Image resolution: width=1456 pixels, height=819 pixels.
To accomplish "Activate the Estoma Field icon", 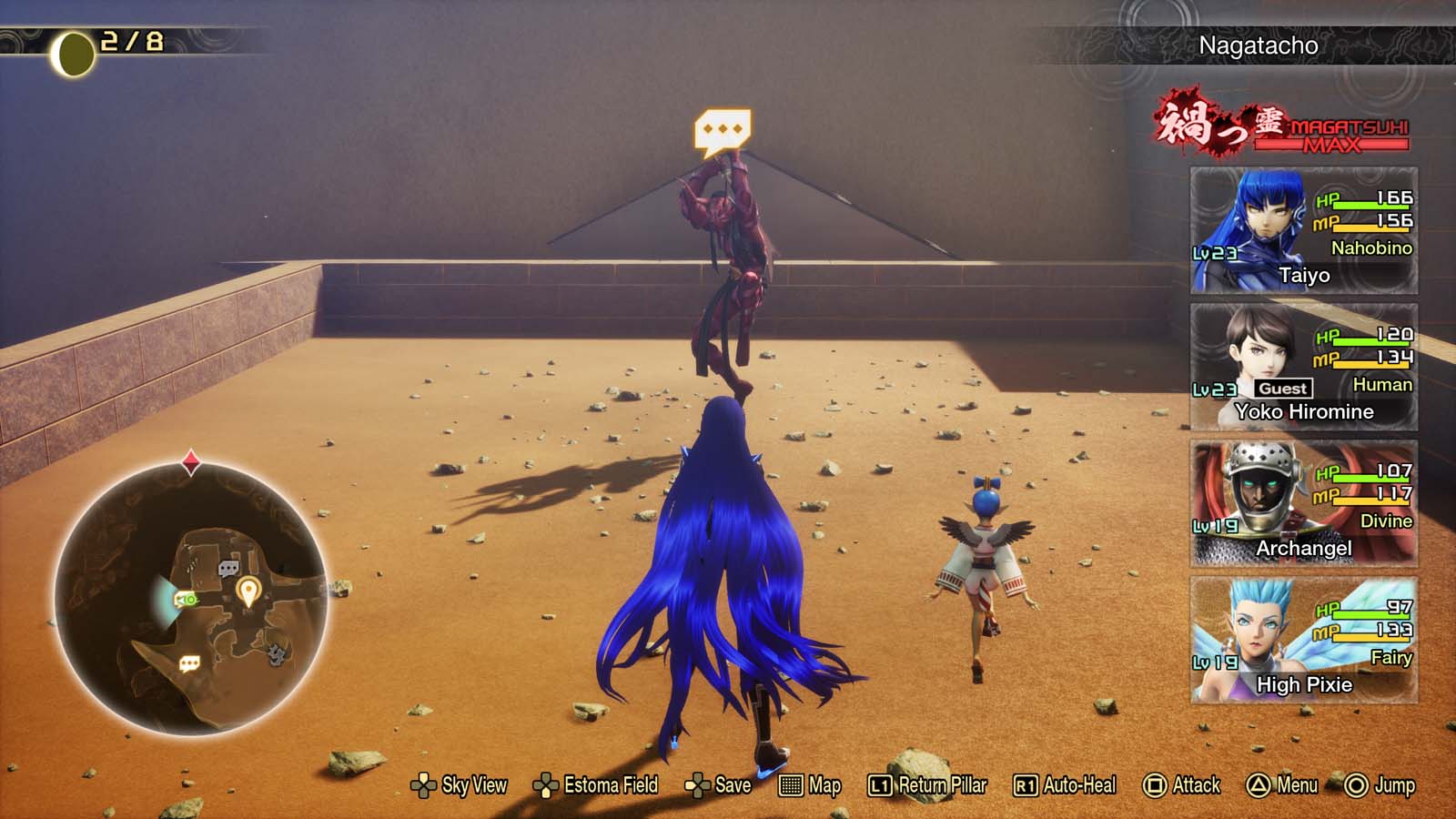I will point(546,784).
